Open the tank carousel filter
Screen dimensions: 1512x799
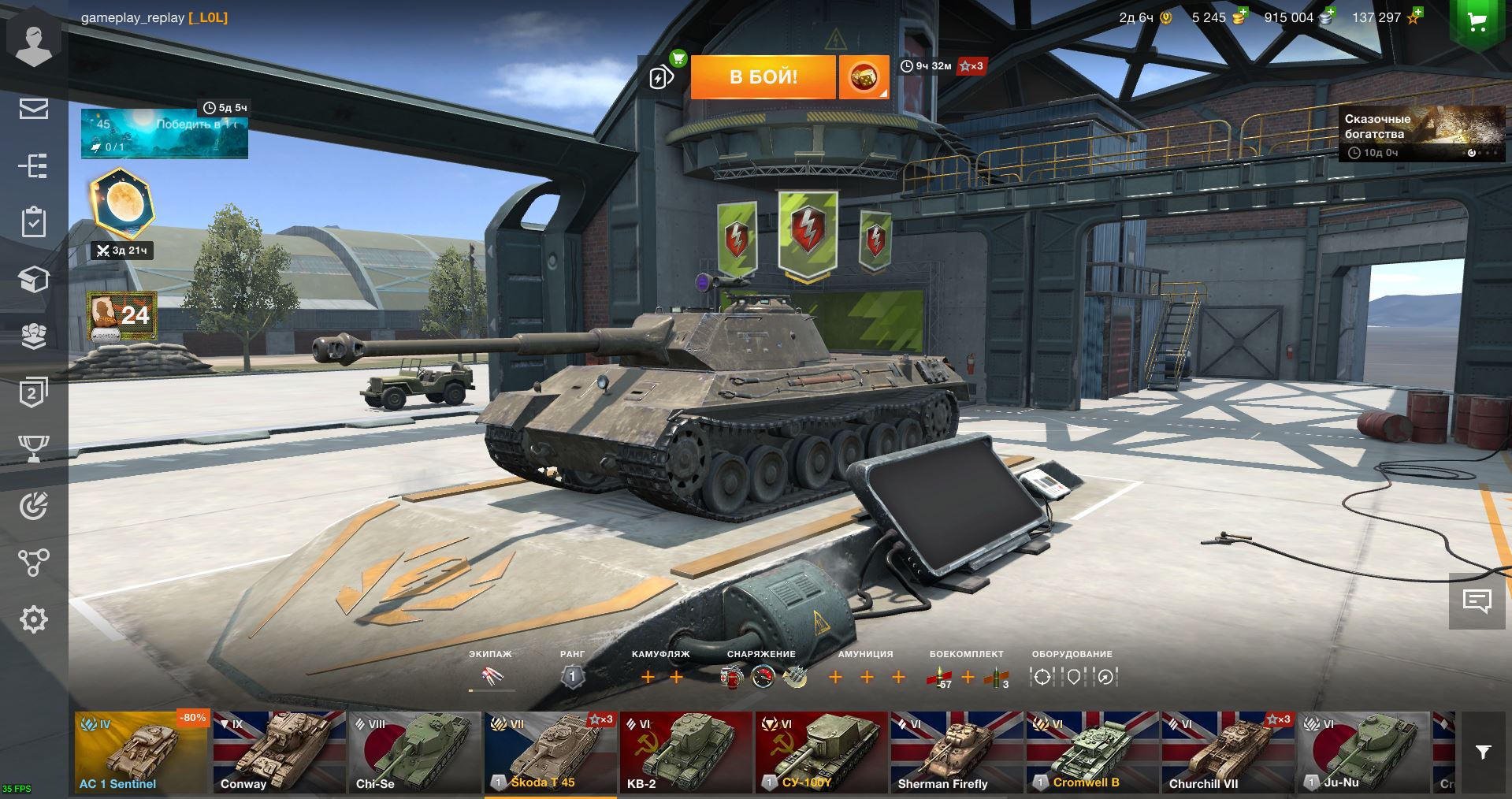coord(1483,753)
